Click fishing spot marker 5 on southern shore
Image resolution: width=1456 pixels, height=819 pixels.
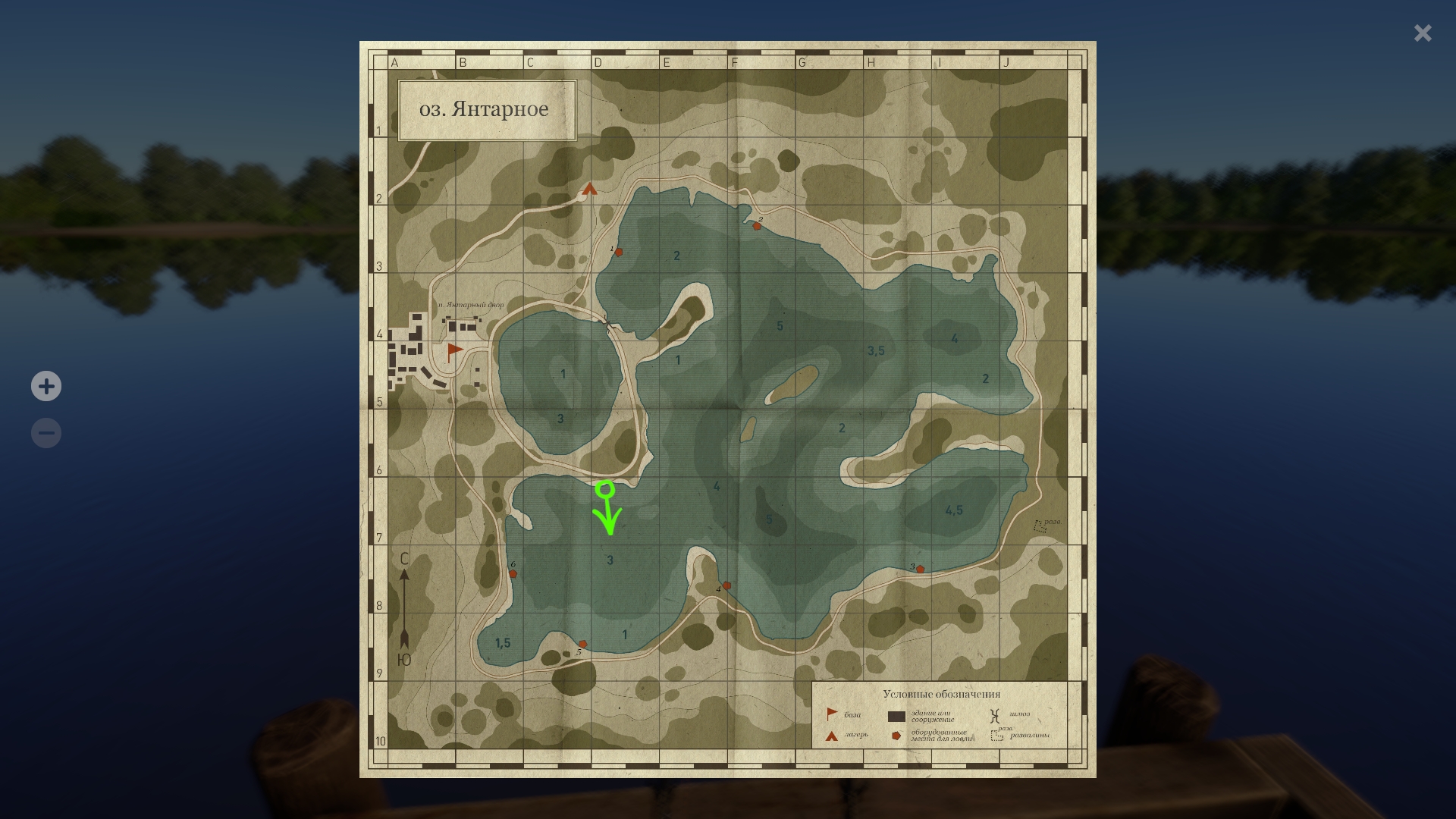(584, 642)
